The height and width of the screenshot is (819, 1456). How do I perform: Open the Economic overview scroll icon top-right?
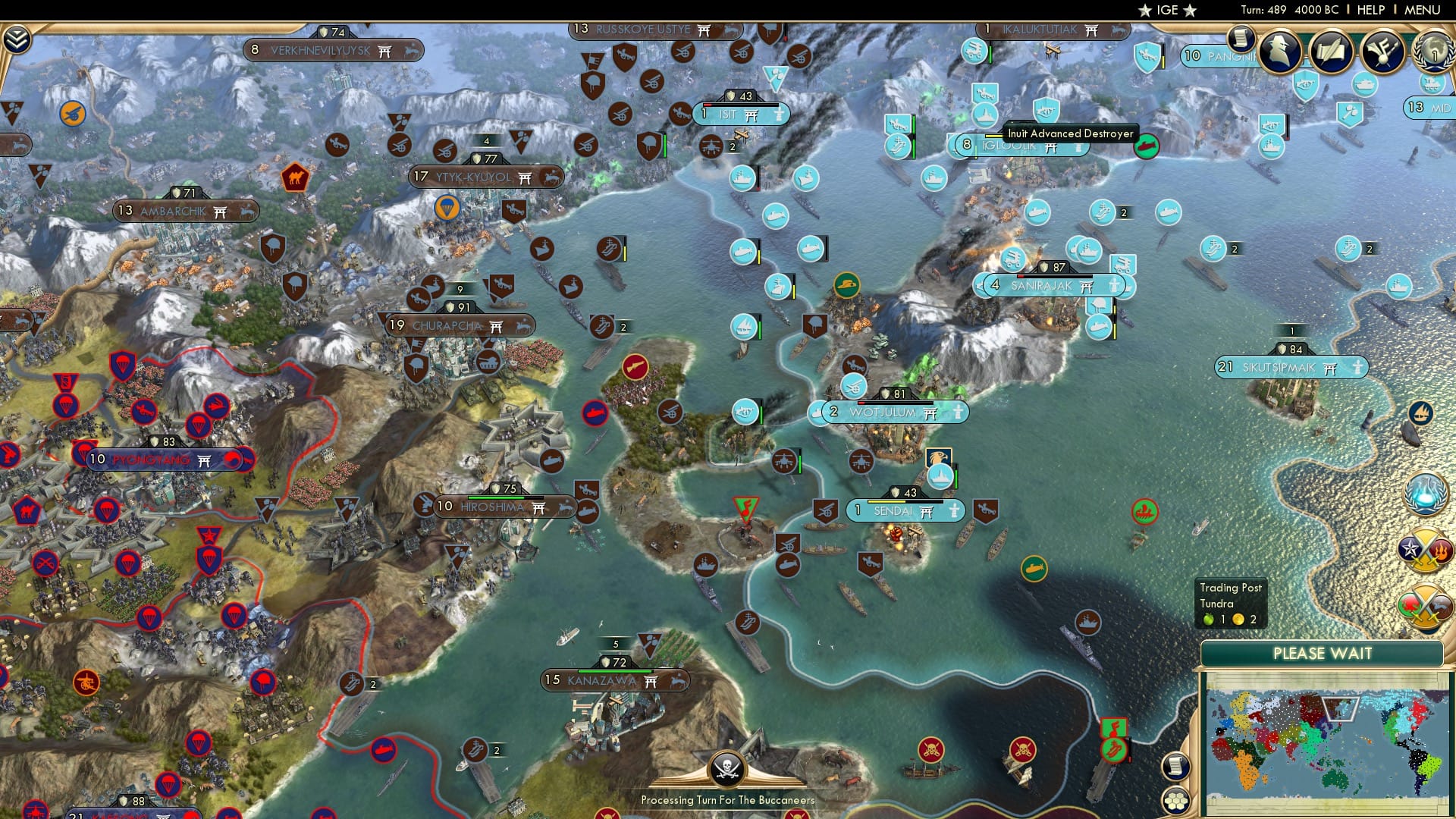coord(1241,38)
